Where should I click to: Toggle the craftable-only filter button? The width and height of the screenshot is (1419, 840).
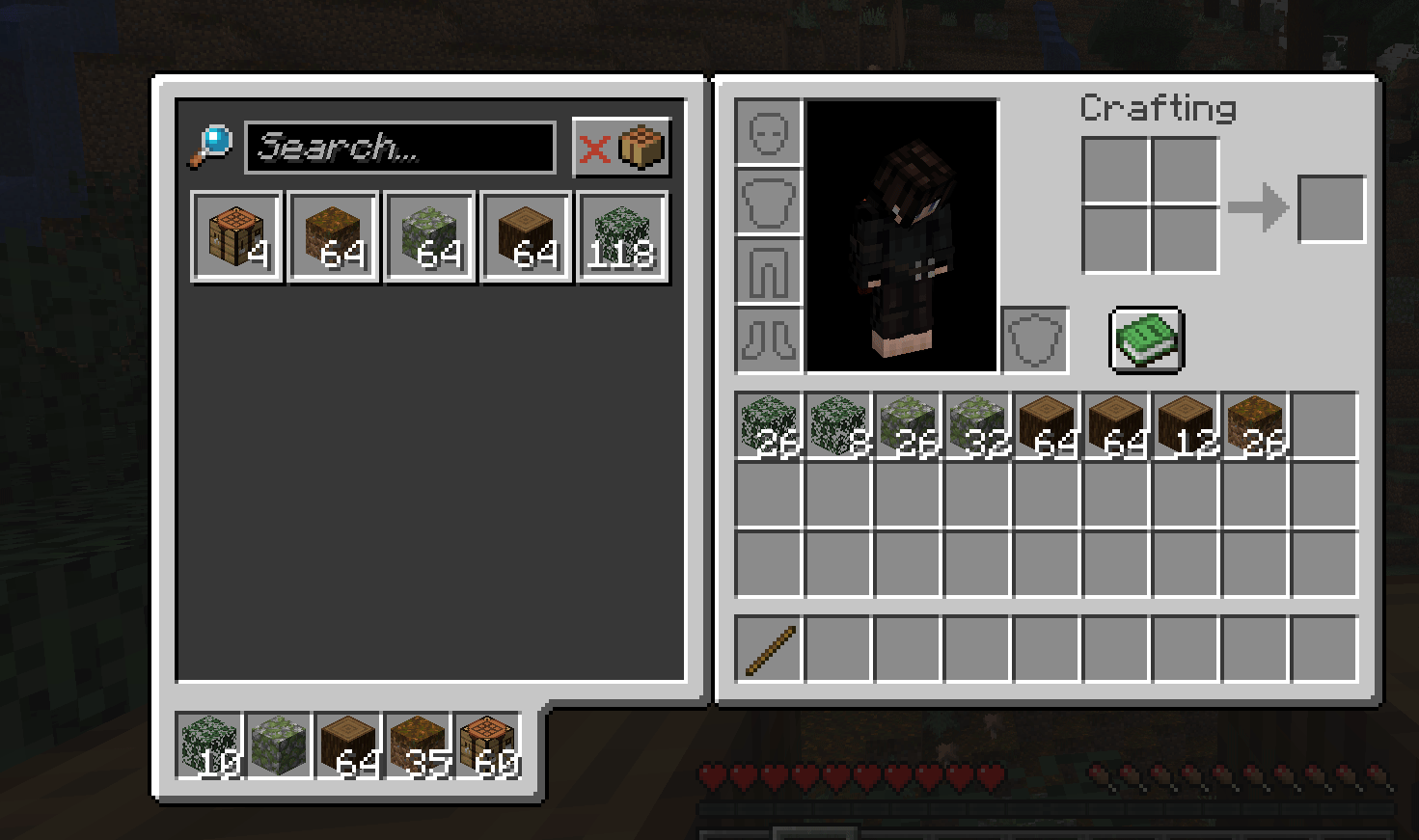622,148
